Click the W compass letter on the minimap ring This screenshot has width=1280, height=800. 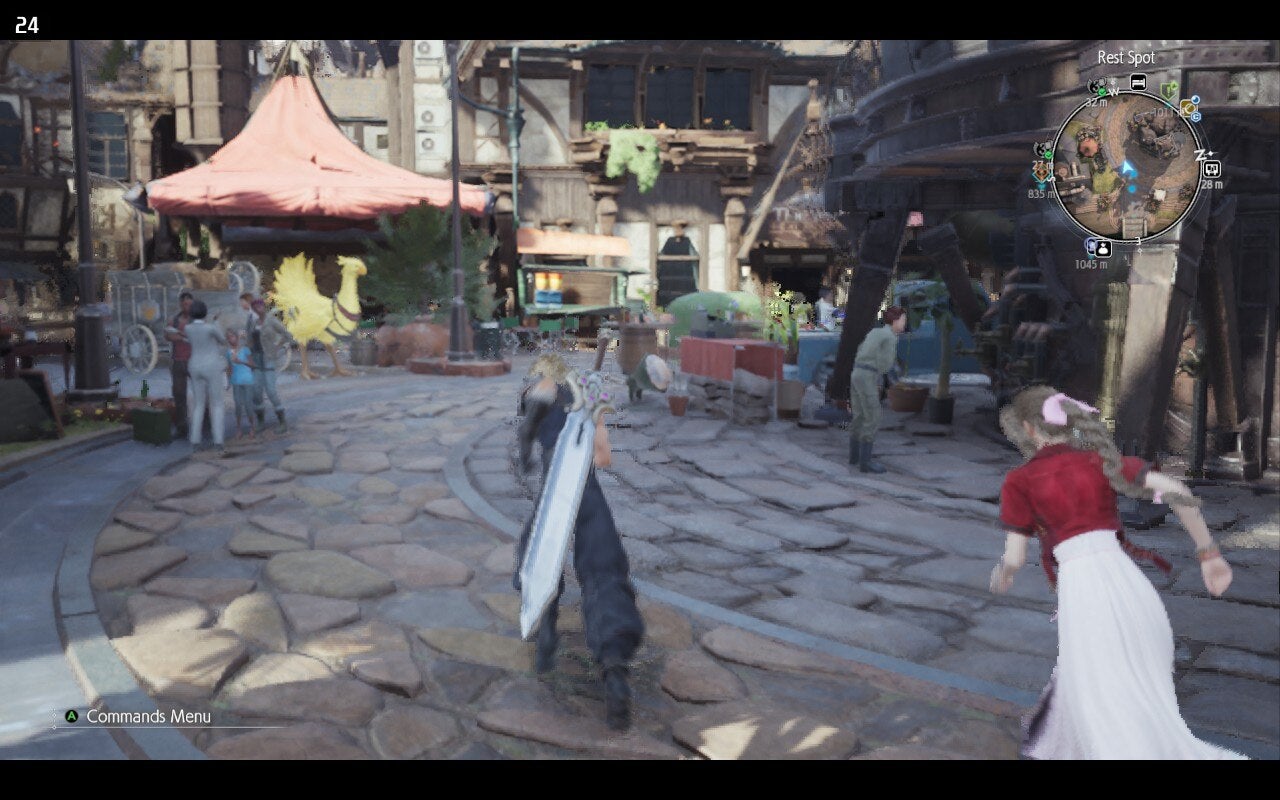(1113, 92)
